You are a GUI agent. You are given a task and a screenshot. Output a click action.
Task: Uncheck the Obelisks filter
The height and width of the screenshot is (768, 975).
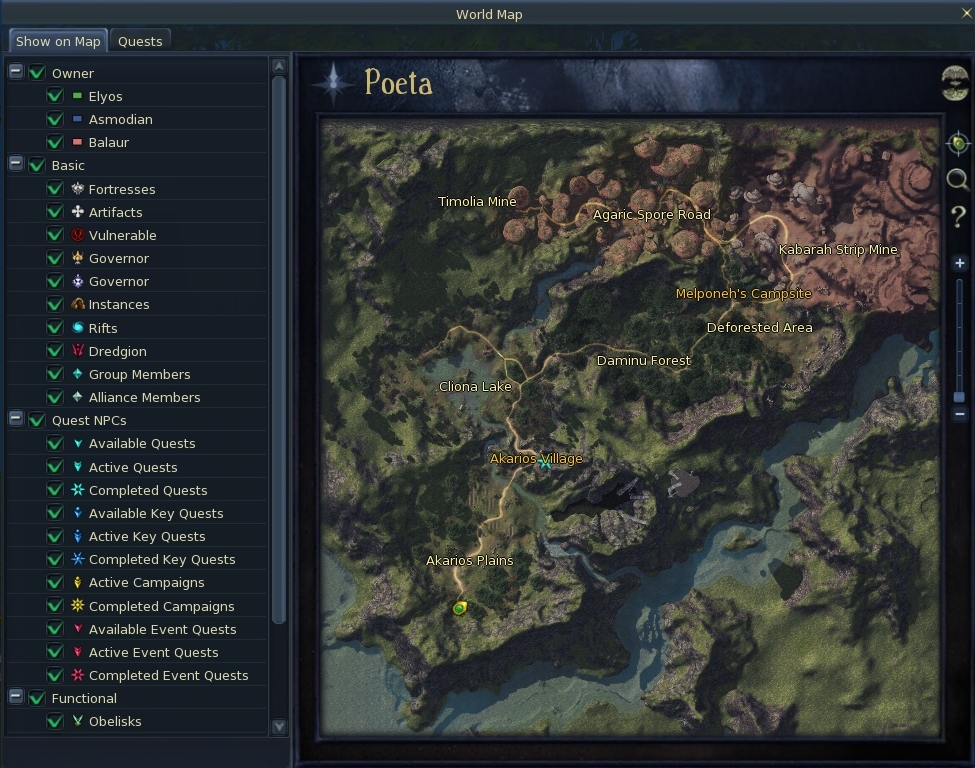click(55, 722)
